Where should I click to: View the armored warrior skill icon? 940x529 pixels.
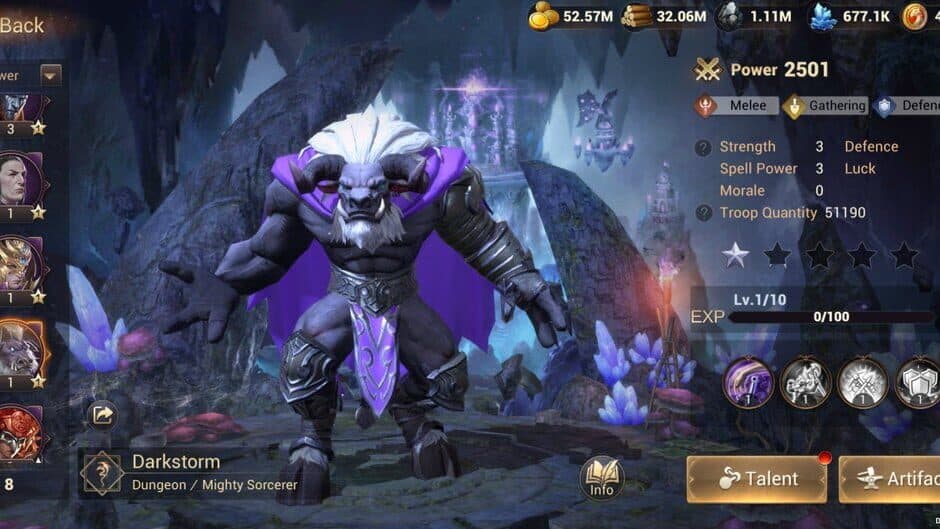805,381
